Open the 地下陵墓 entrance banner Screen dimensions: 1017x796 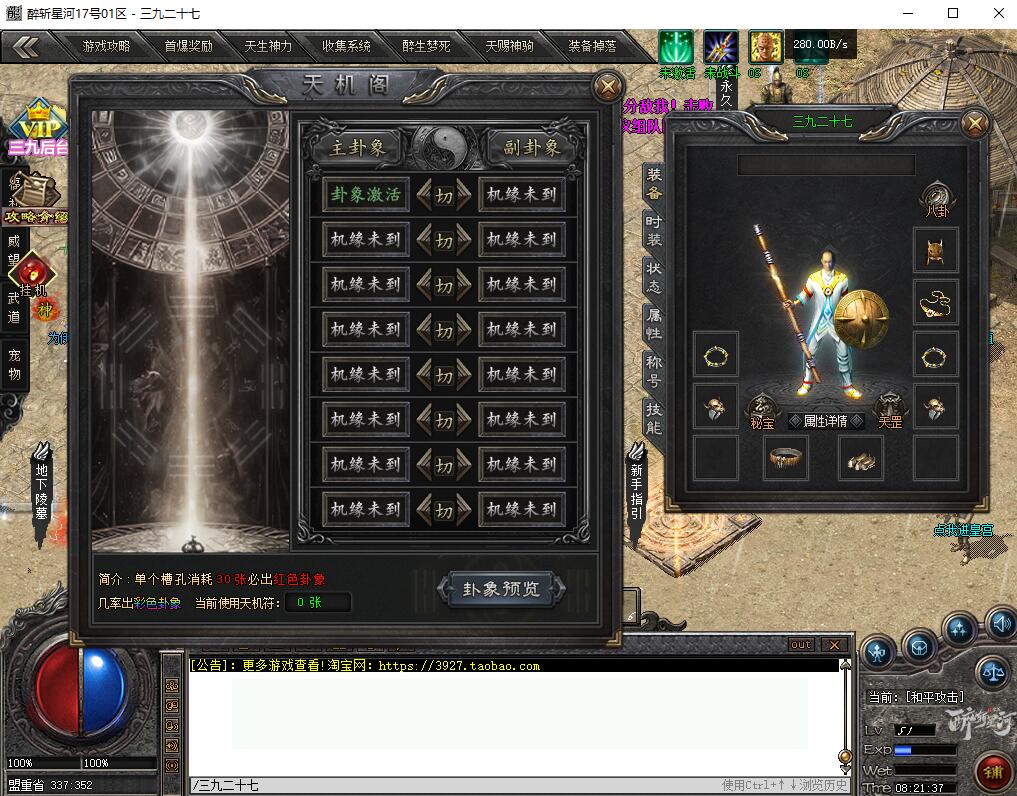[42, 492]
